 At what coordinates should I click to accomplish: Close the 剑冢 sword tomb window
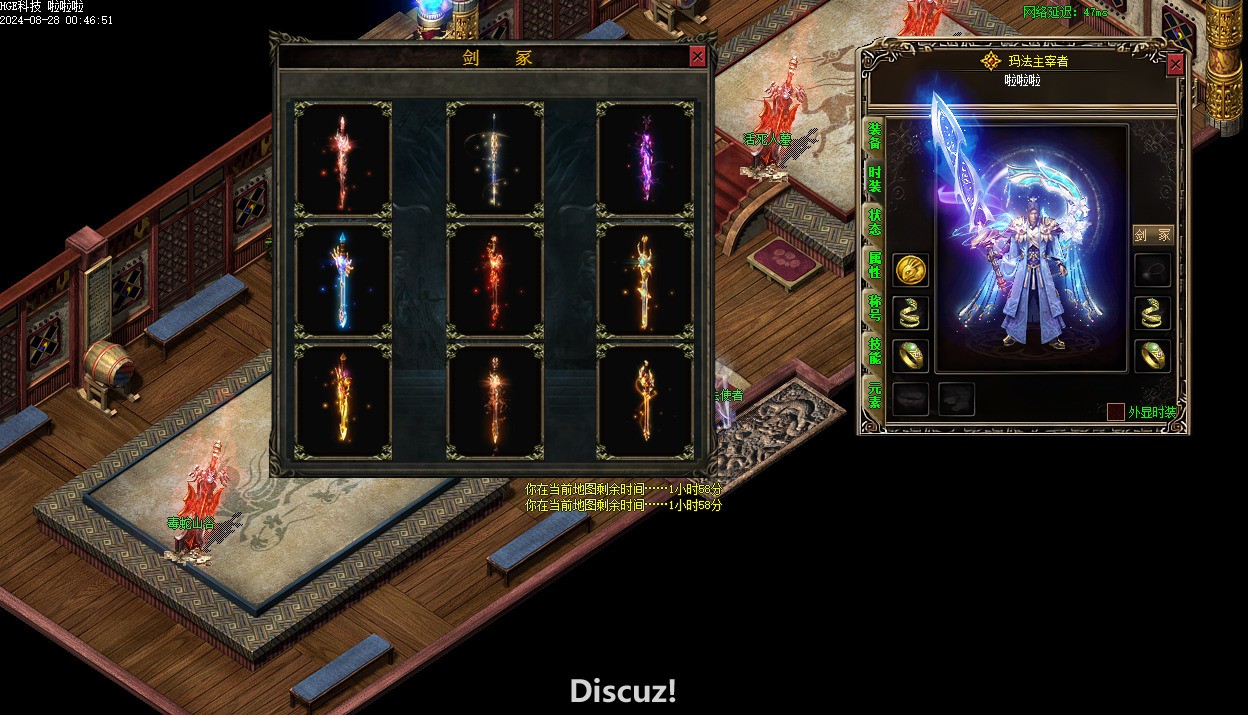tap(697, 57)
